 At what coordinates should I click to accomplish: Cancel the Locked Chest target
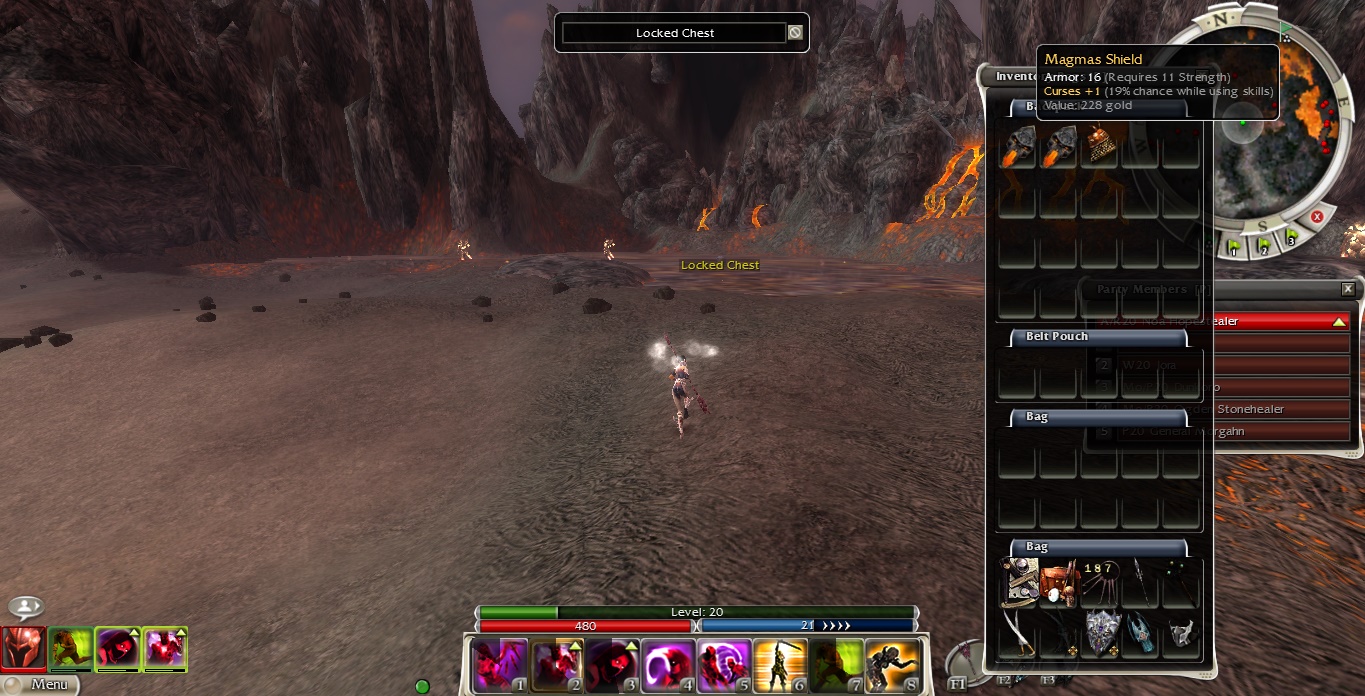(795, 33)
